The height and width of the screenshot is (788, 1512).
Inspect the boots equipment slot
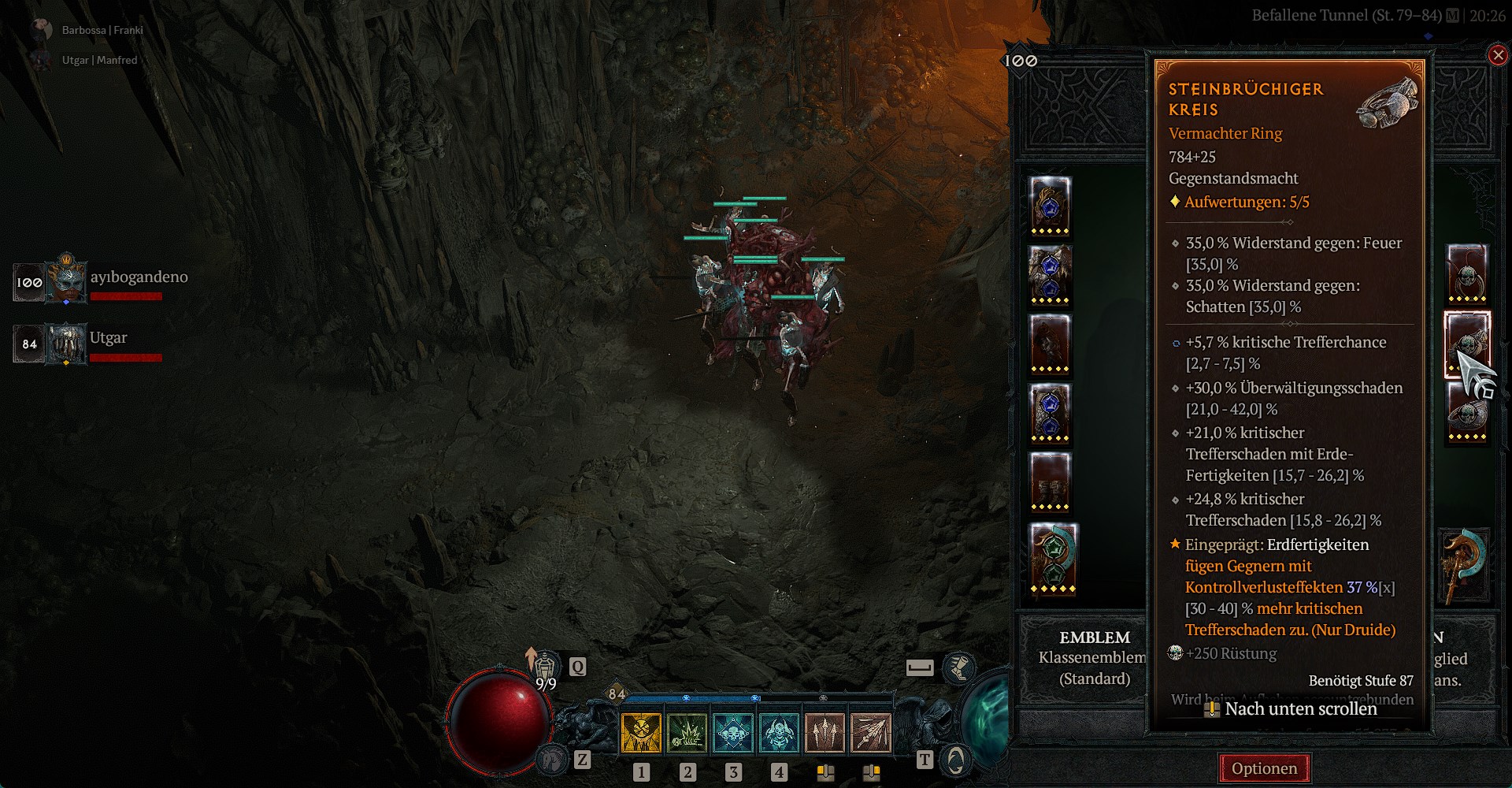(x=1051, y=482)
